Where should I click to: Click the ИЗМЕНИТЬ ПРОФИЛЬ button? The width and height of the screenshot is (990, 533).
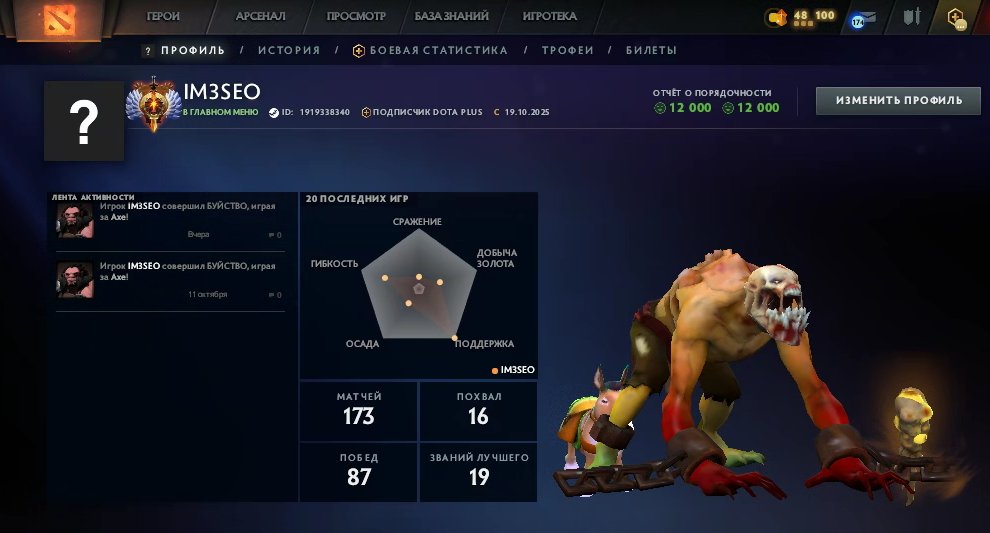(x=898, y=100)
